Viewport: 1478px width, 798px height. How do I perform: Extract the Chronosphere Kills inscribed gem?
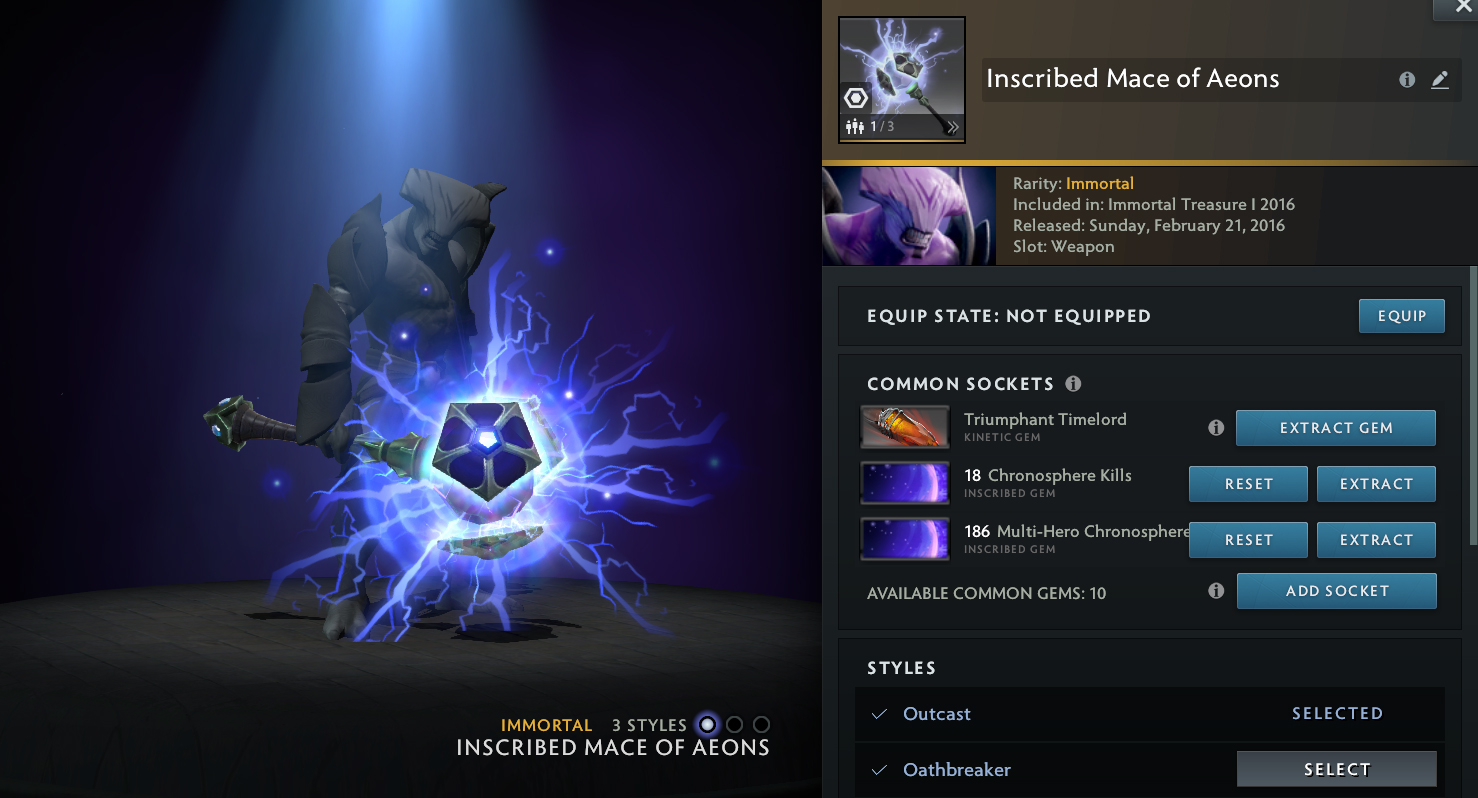tap(1376, 484)
